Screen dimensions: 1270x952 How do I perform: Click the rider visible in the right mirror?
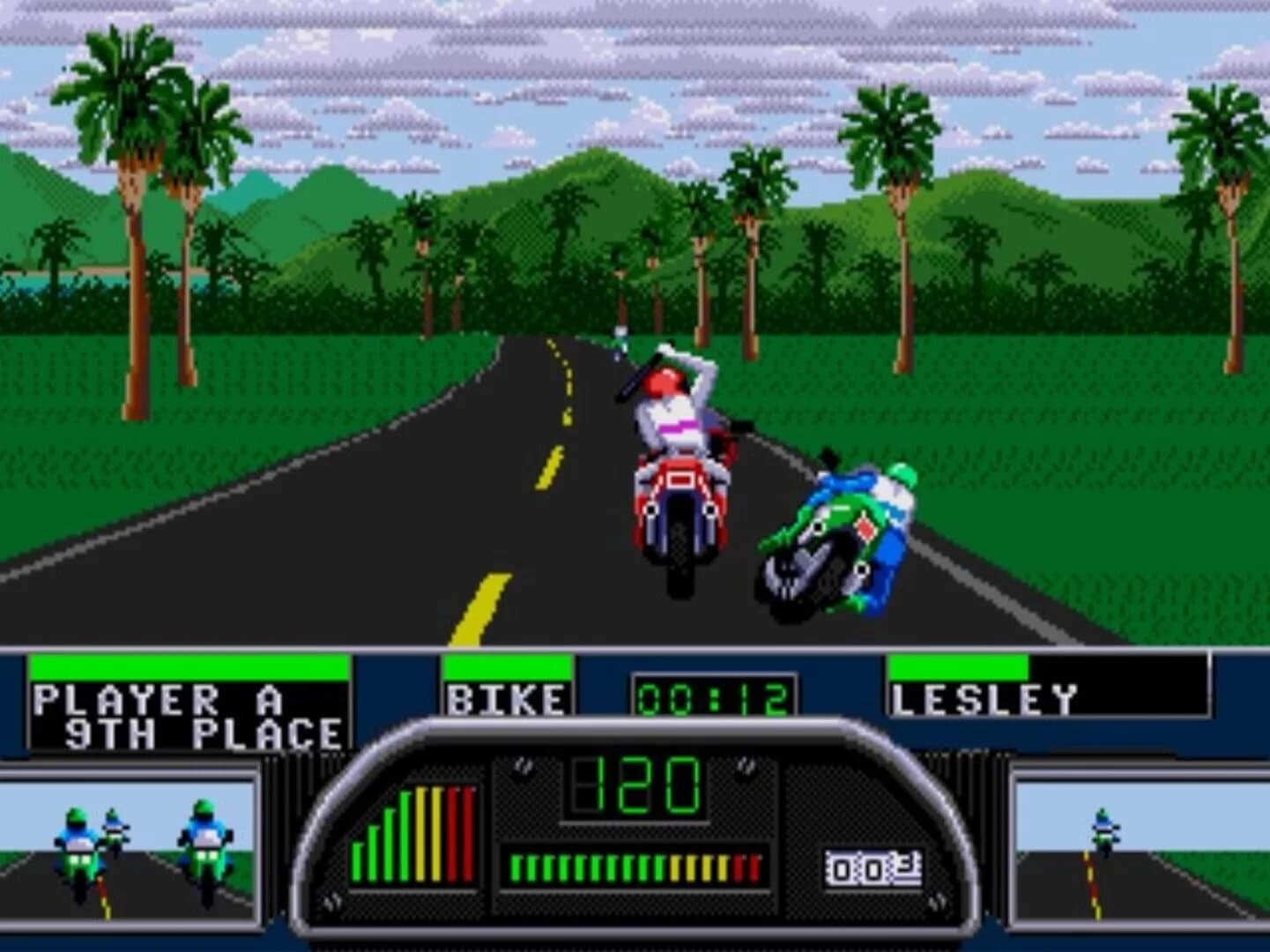1103,831
